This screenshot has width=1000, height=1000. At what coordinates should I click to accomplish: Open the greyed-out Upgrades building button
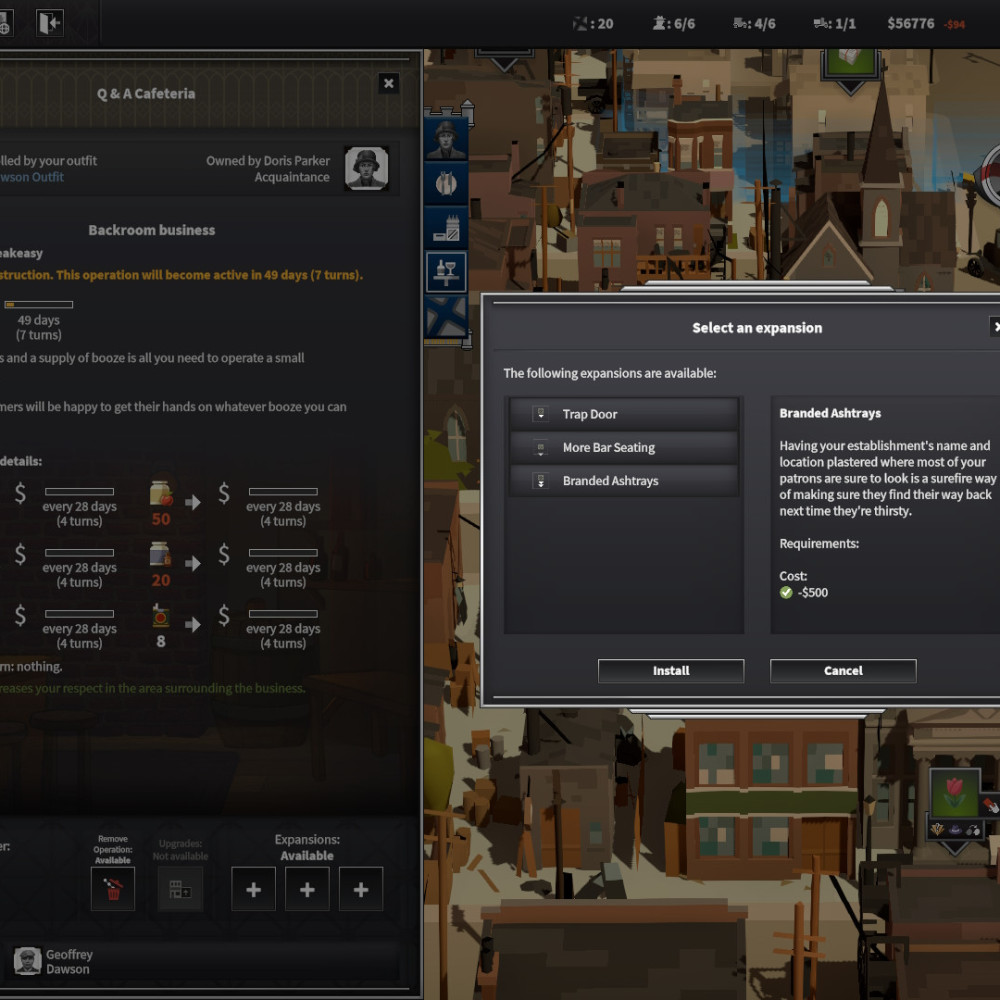click(x=180, y=889)
